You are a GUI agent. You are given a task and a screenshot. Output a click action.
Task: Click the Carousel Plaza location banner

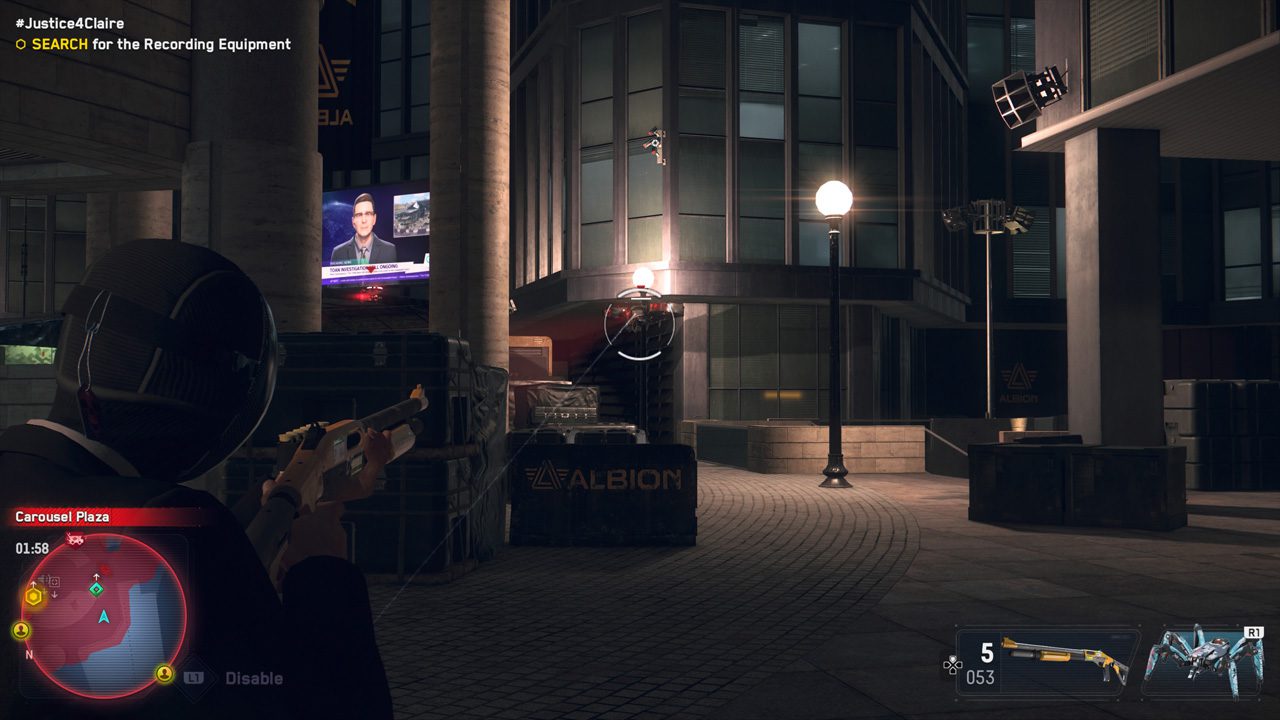click(62, 517)
